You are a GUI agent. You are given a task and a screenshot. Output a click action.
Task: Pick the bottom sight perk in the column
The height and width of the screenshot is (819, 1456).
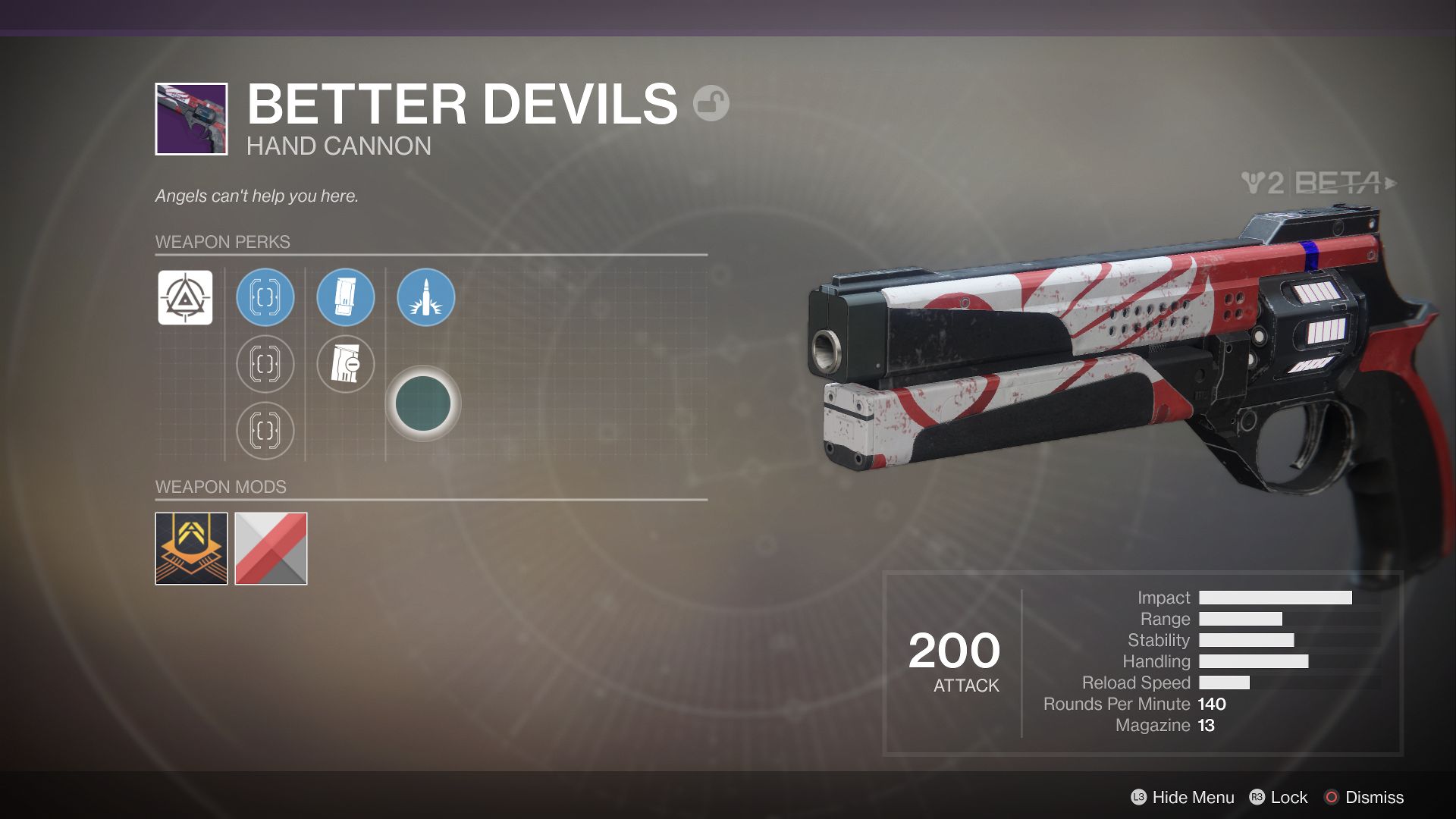265,431
